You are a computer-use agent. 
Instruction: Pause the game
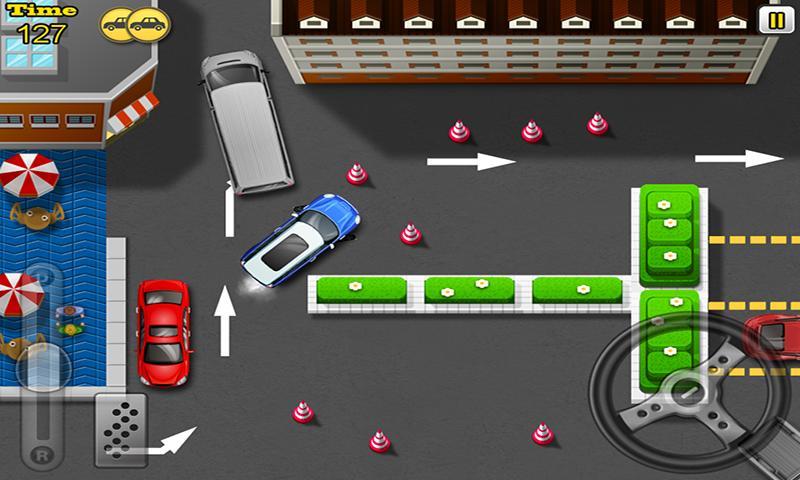(x=773, y=20)
